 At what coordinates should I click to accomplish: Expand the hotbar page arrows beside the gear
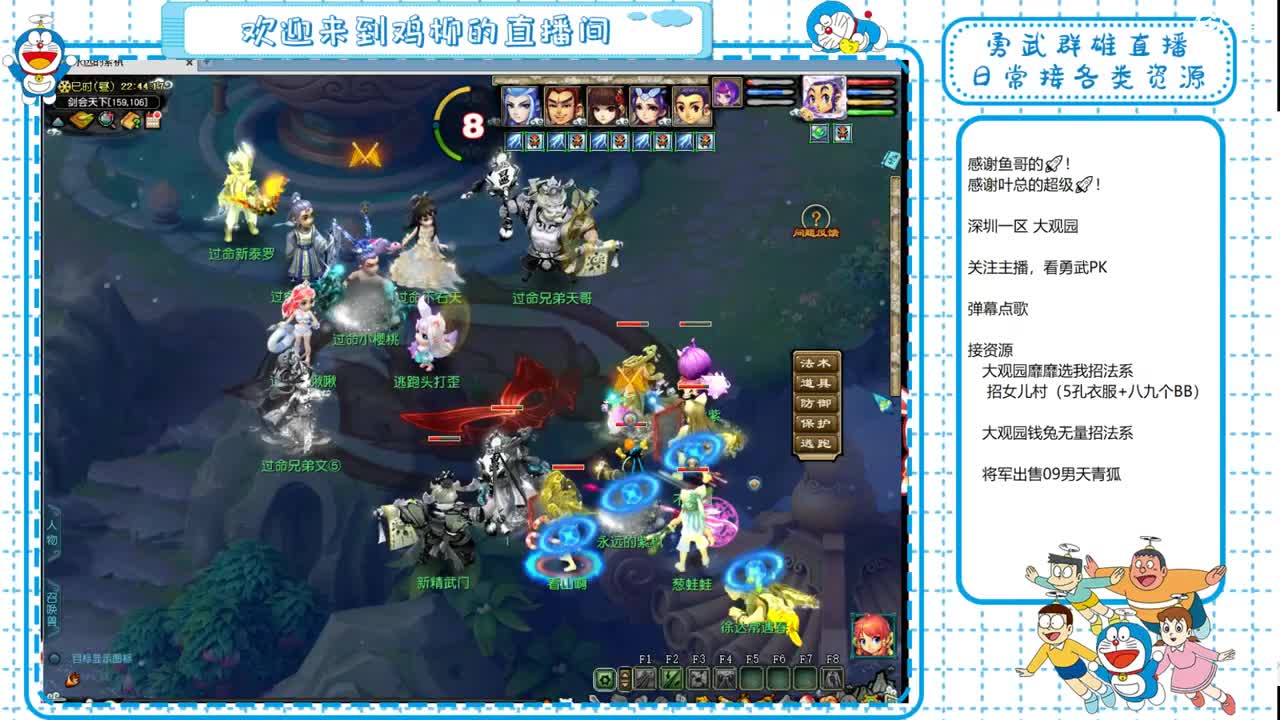(625, 678)
